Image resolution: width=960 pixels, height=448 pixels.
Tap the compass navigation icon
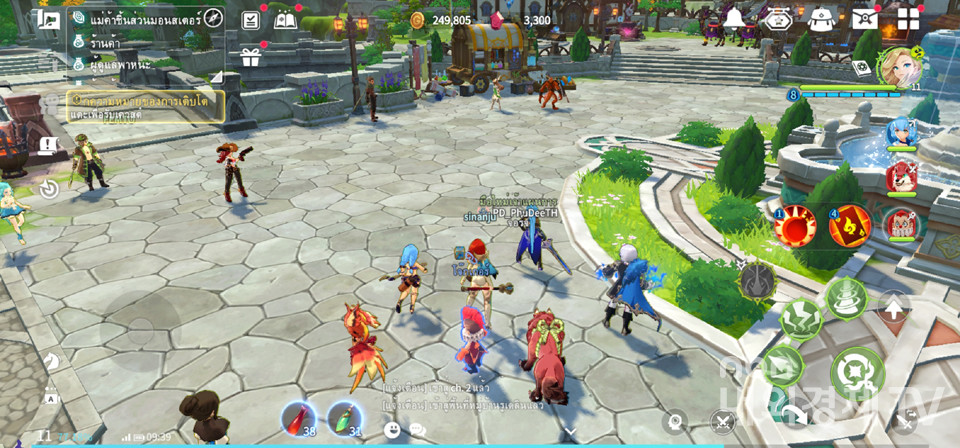213,18
